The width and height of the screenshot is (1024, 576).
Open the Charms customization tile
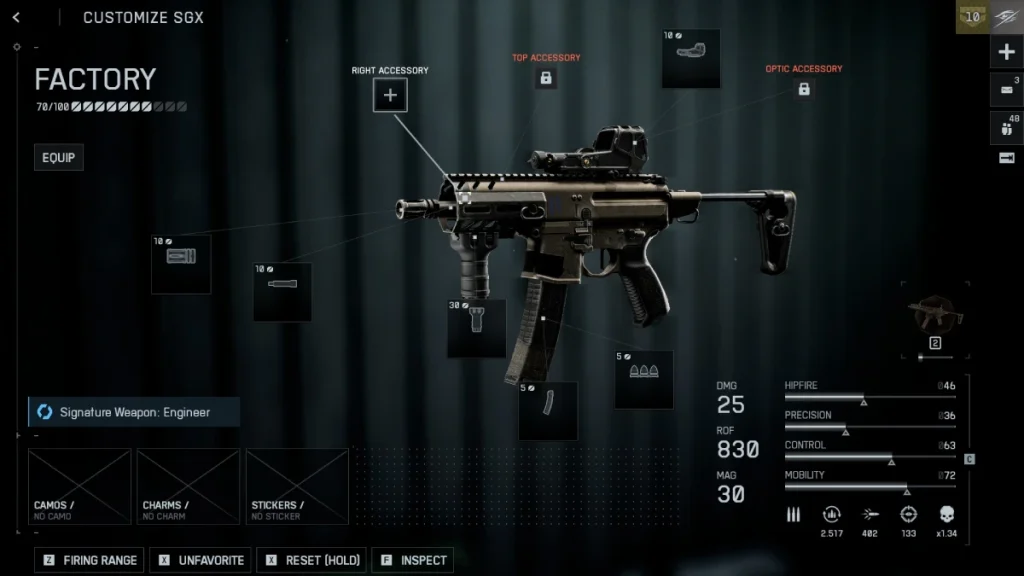[188, 486]
